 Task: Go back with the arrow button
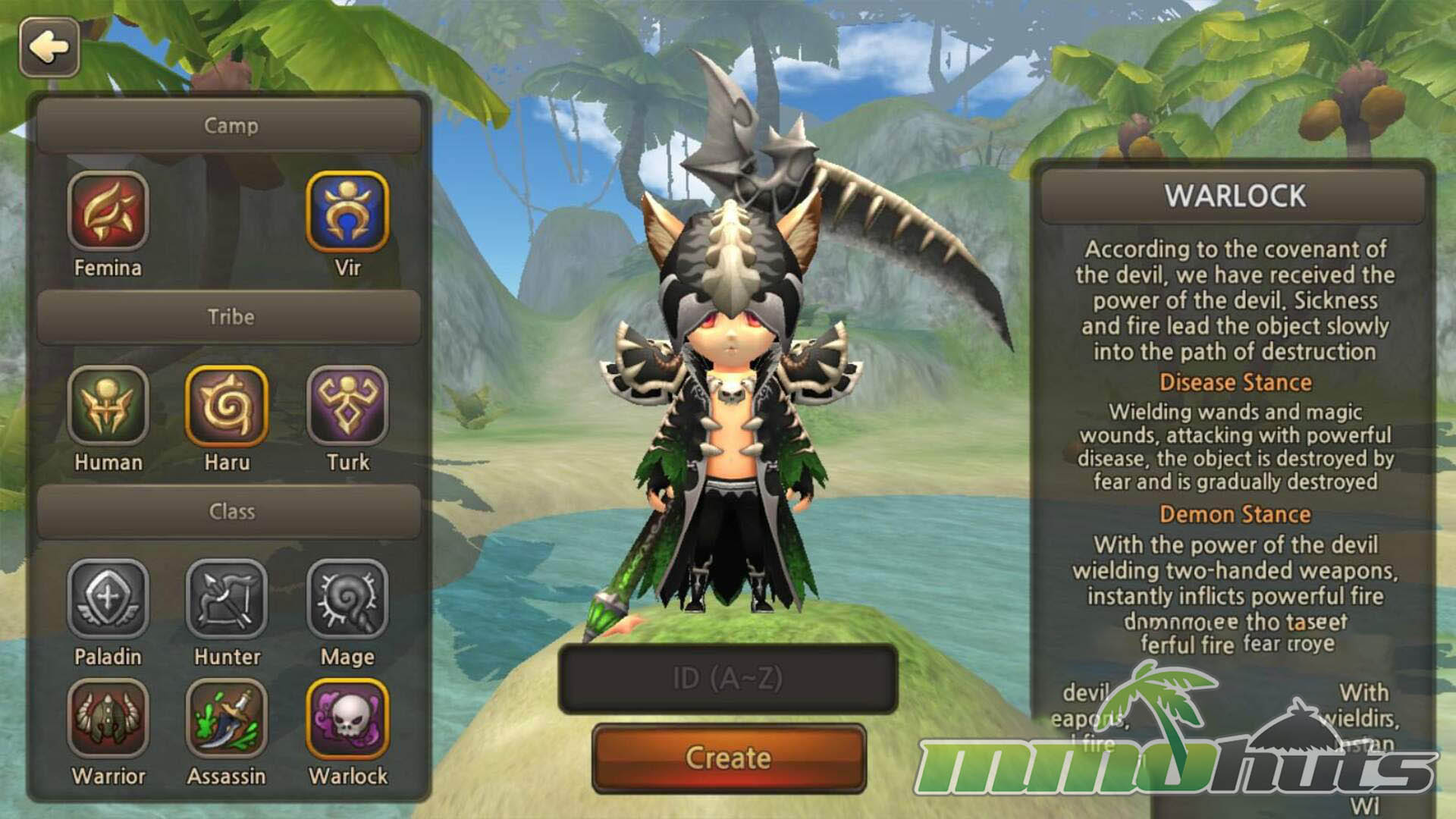point(49,48)
